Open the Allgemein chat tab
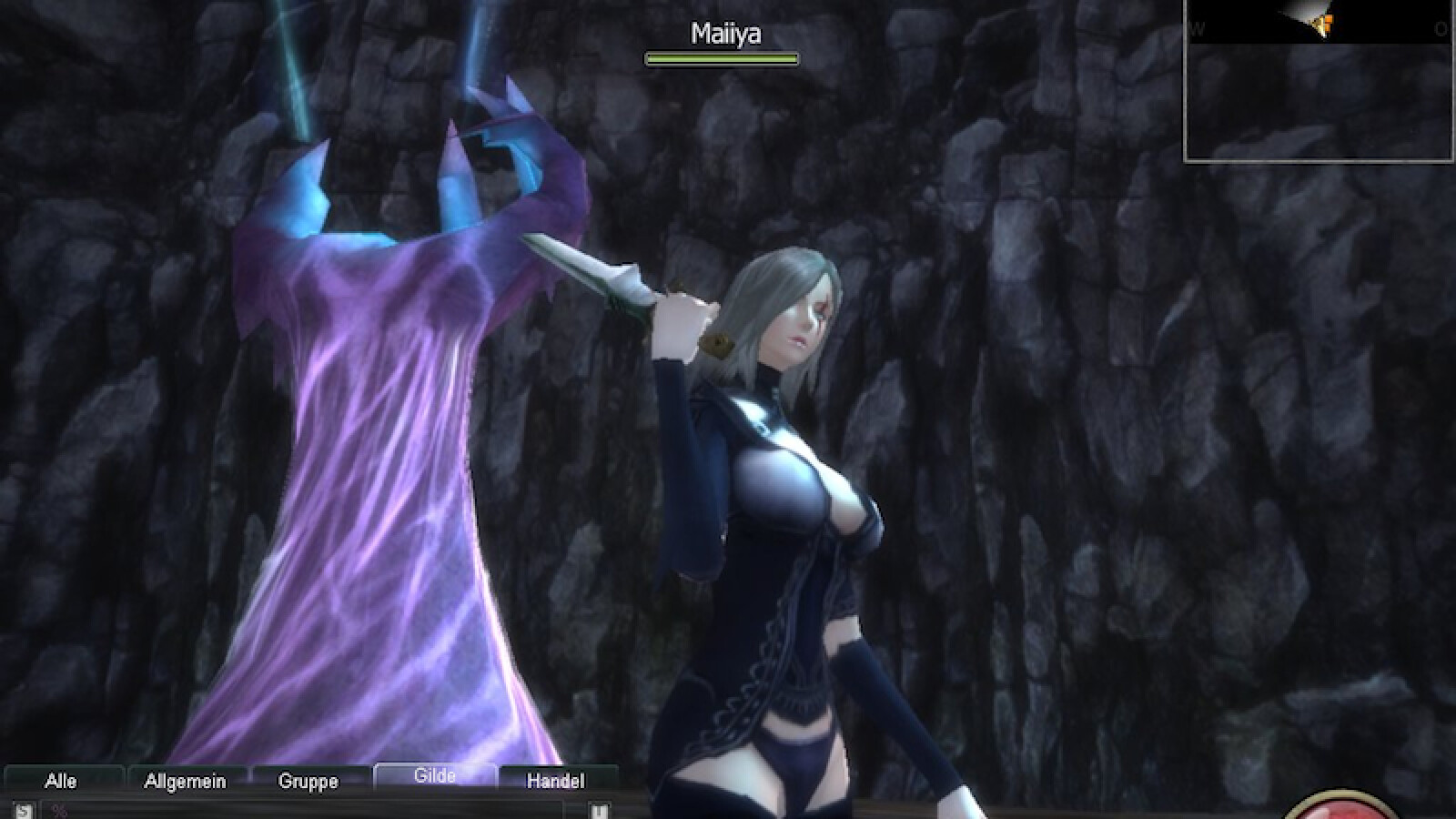1456x819 pixels. coord(186,781)
